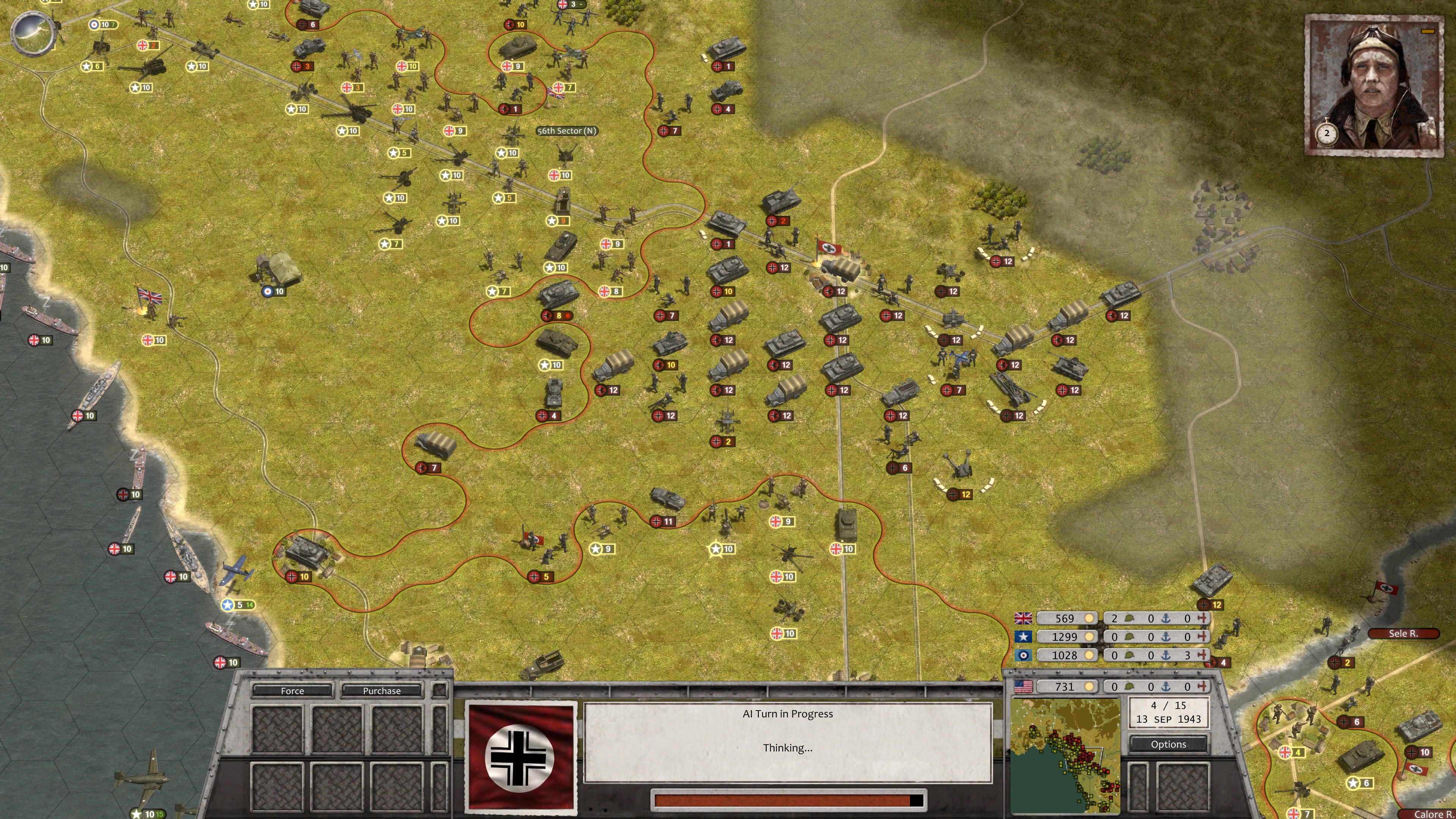Click the small square button beside Purchase

pos(439,690)
